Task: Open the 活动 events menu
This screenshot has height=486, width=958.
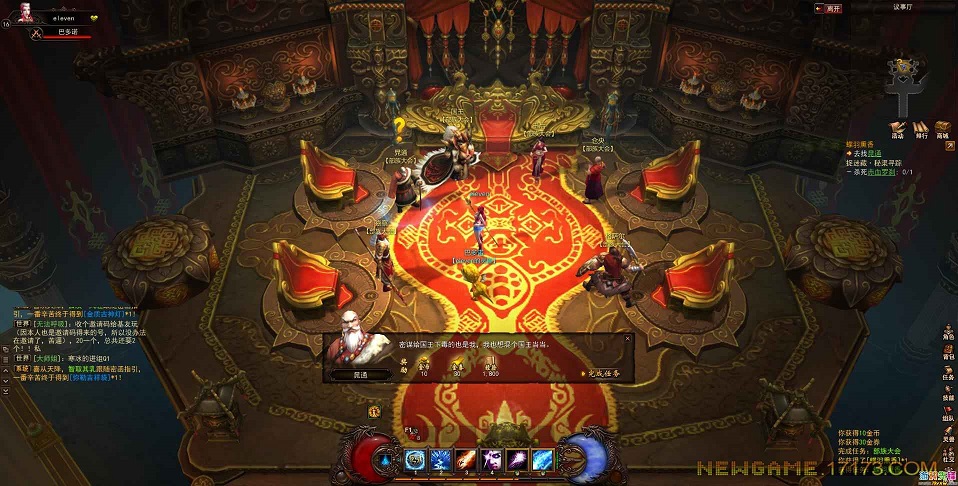Action: point(897,129)
